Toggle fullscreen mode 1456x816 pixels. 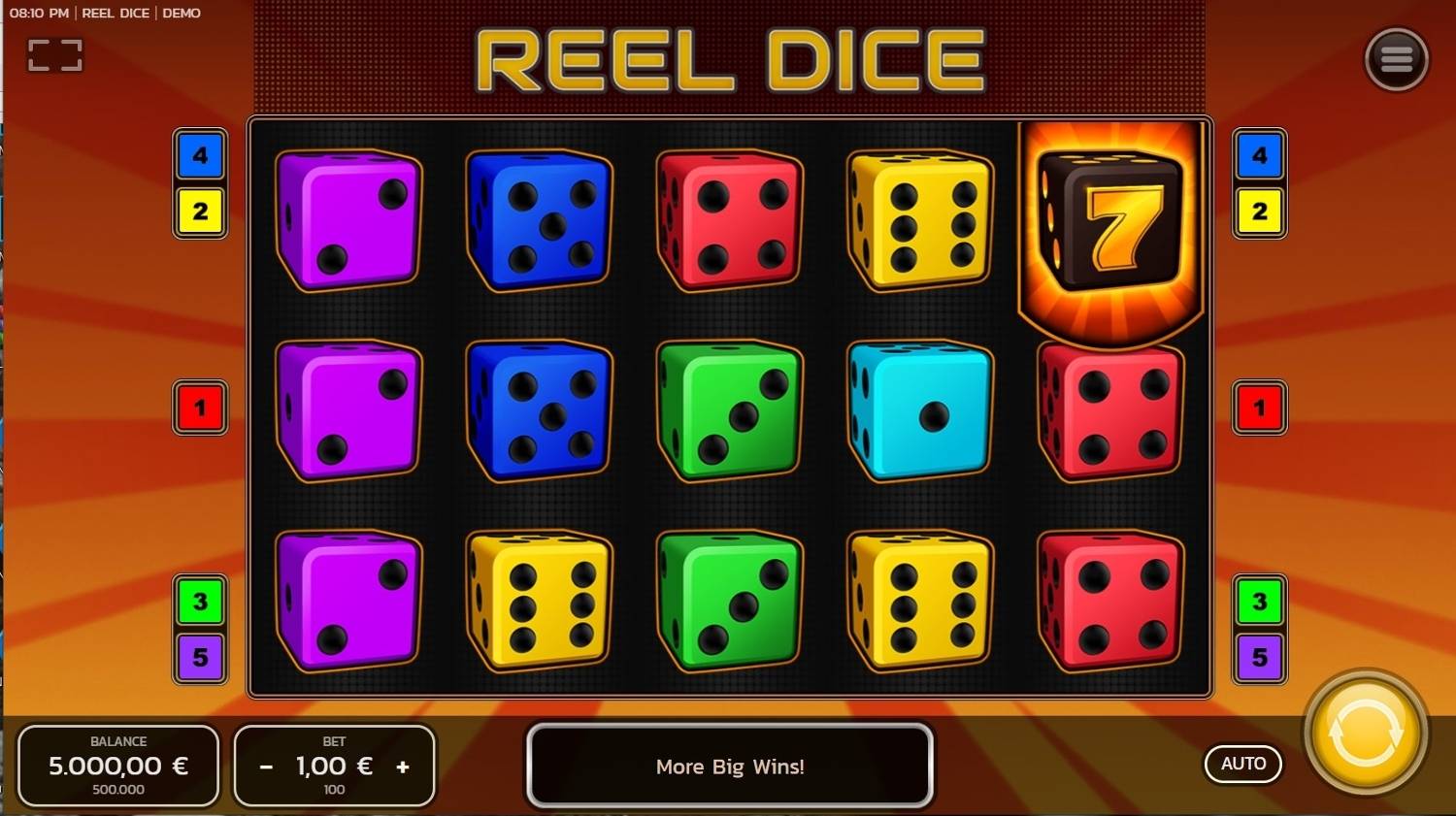pyautogui.click(x=55, y=55)
